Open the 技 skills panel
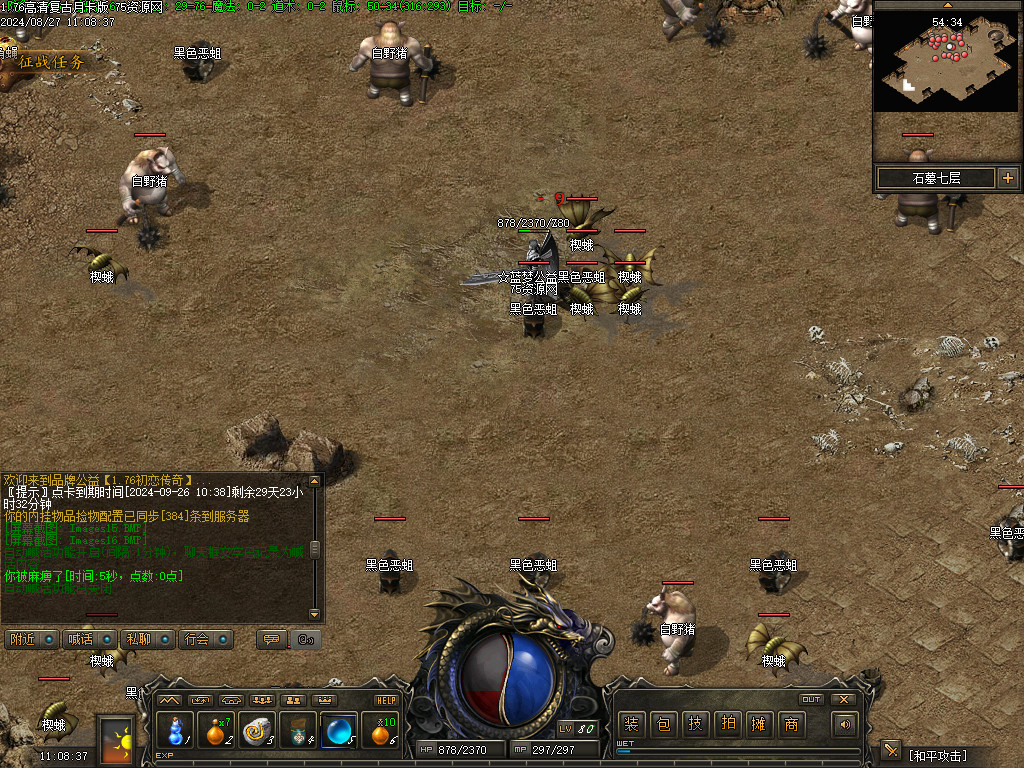 tap(695, 725)
